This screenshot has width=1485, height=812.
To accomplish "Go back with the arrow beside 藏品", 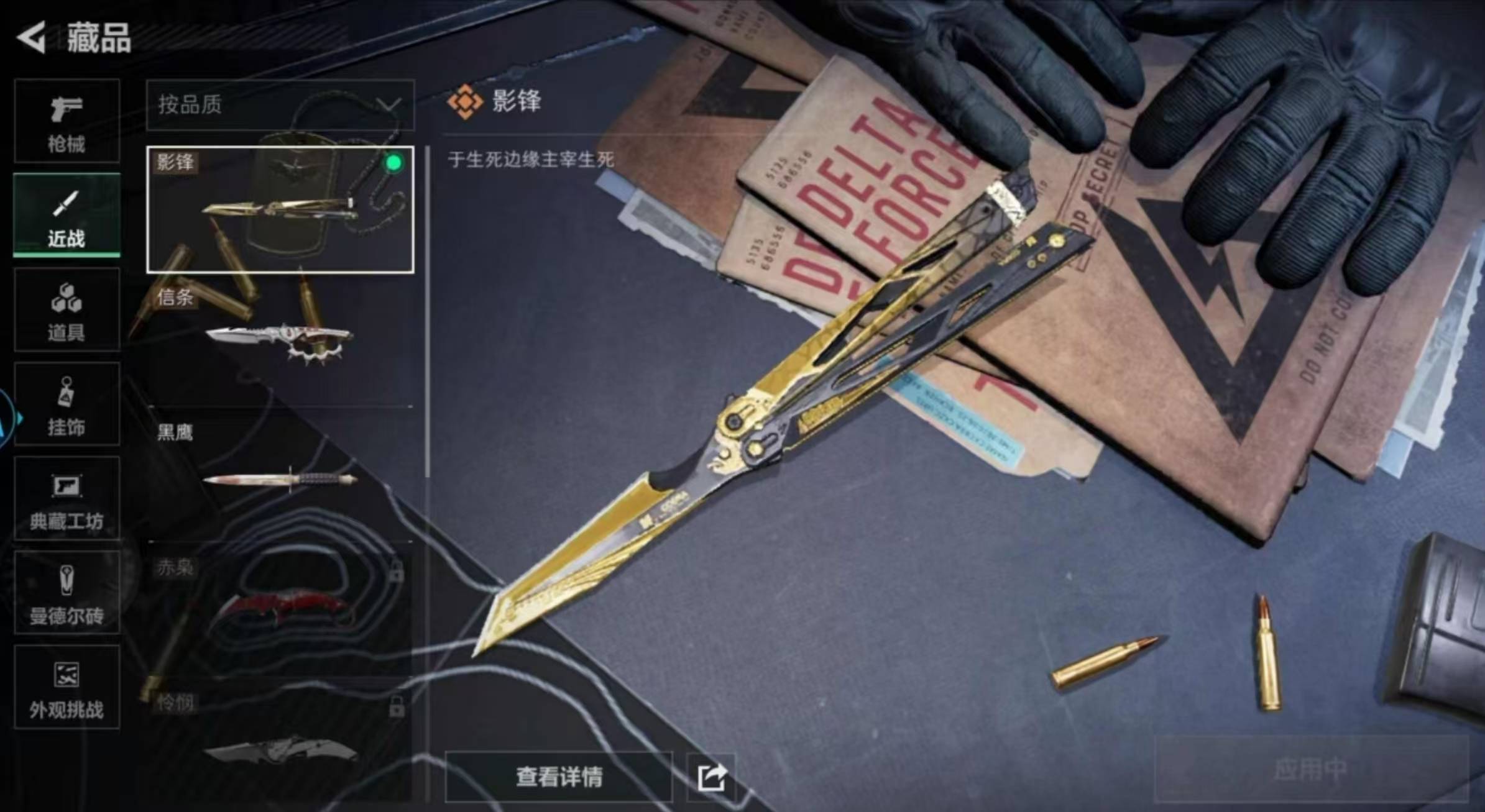I will pos(32,37).
